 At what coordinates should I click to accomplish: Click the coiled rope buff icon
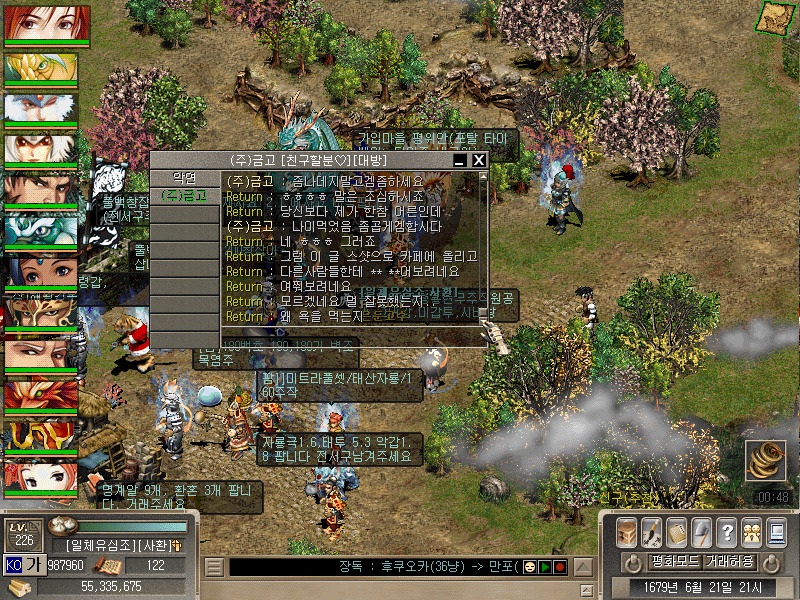tap(766, 462)
